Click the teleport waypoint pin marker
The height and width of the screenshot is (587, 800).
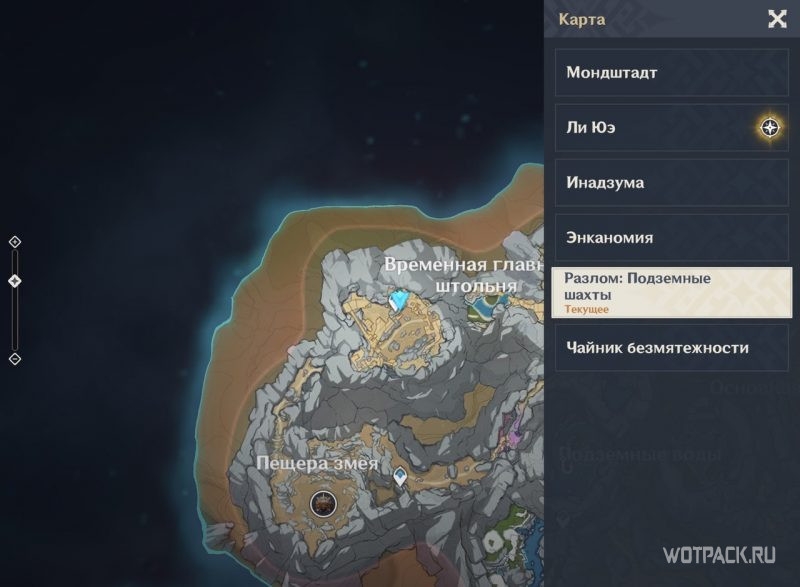(401, 478)
